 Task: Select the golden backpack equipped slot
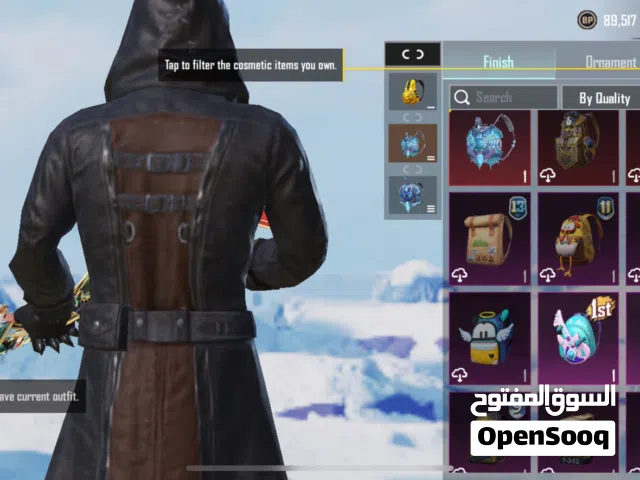click(x=413, y=91)
